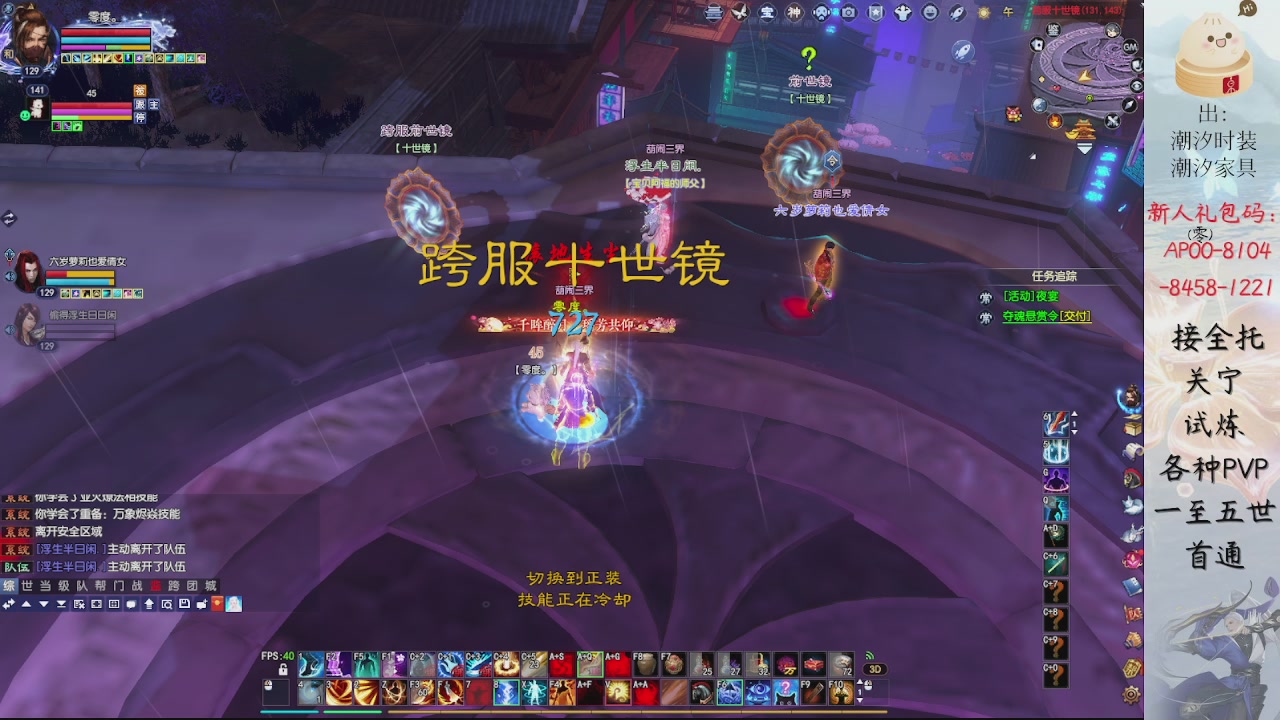1280x720 pixels.
Task: Switch hotbar page using the down stepper arrow
Action: point(860,700)
